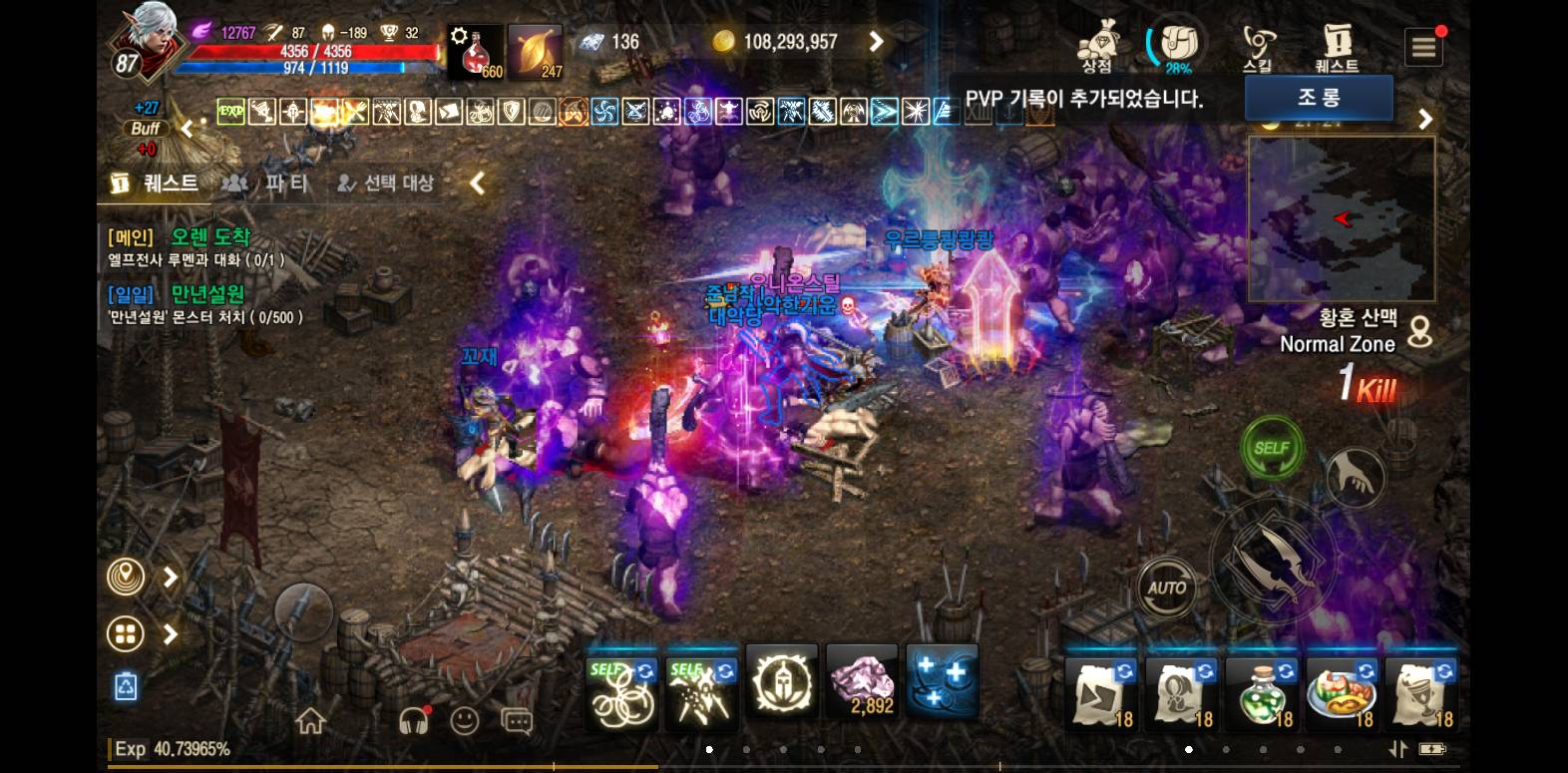Open the minimap
This screenshot has height=773, width=1568.
pos(1341,218)
